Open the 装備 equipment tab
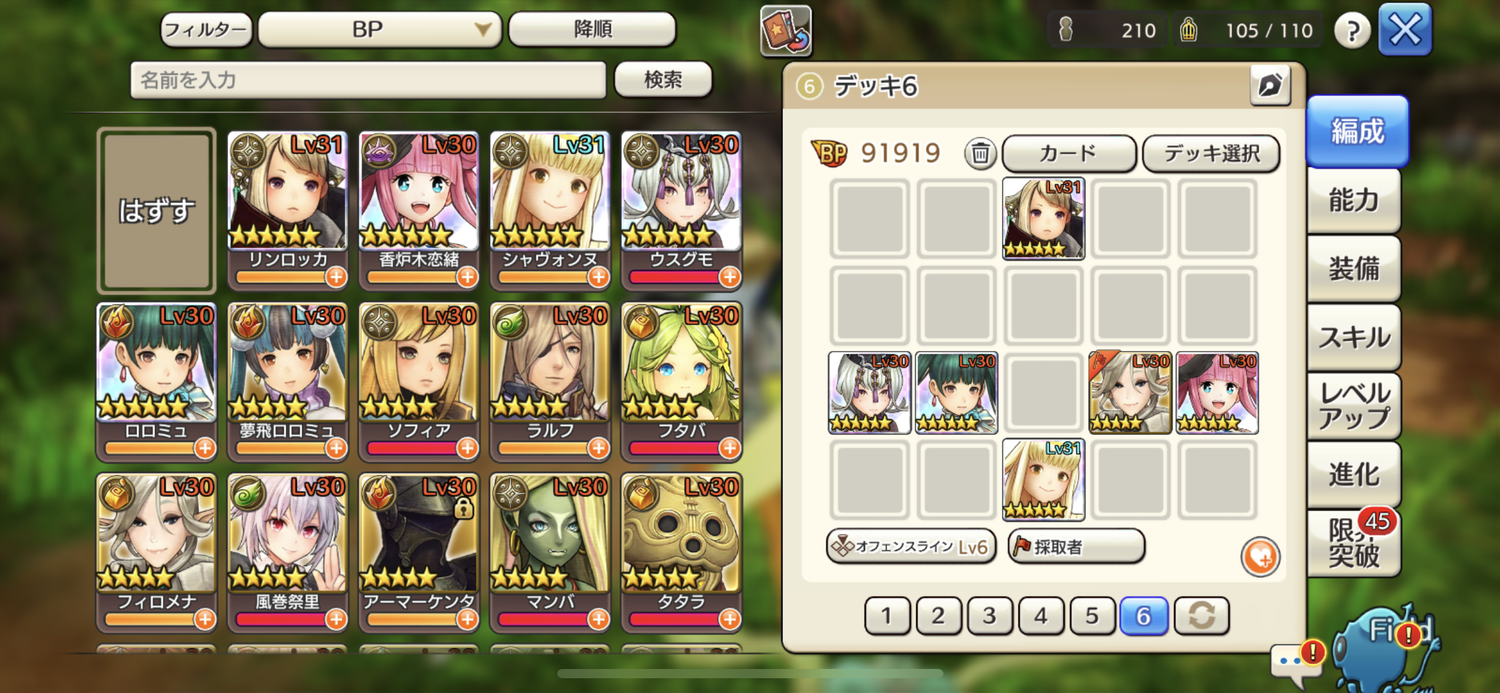Image resolution: width=1500 pixels, height=693 pixels. pyautogui.click(x=1354, y=269)
